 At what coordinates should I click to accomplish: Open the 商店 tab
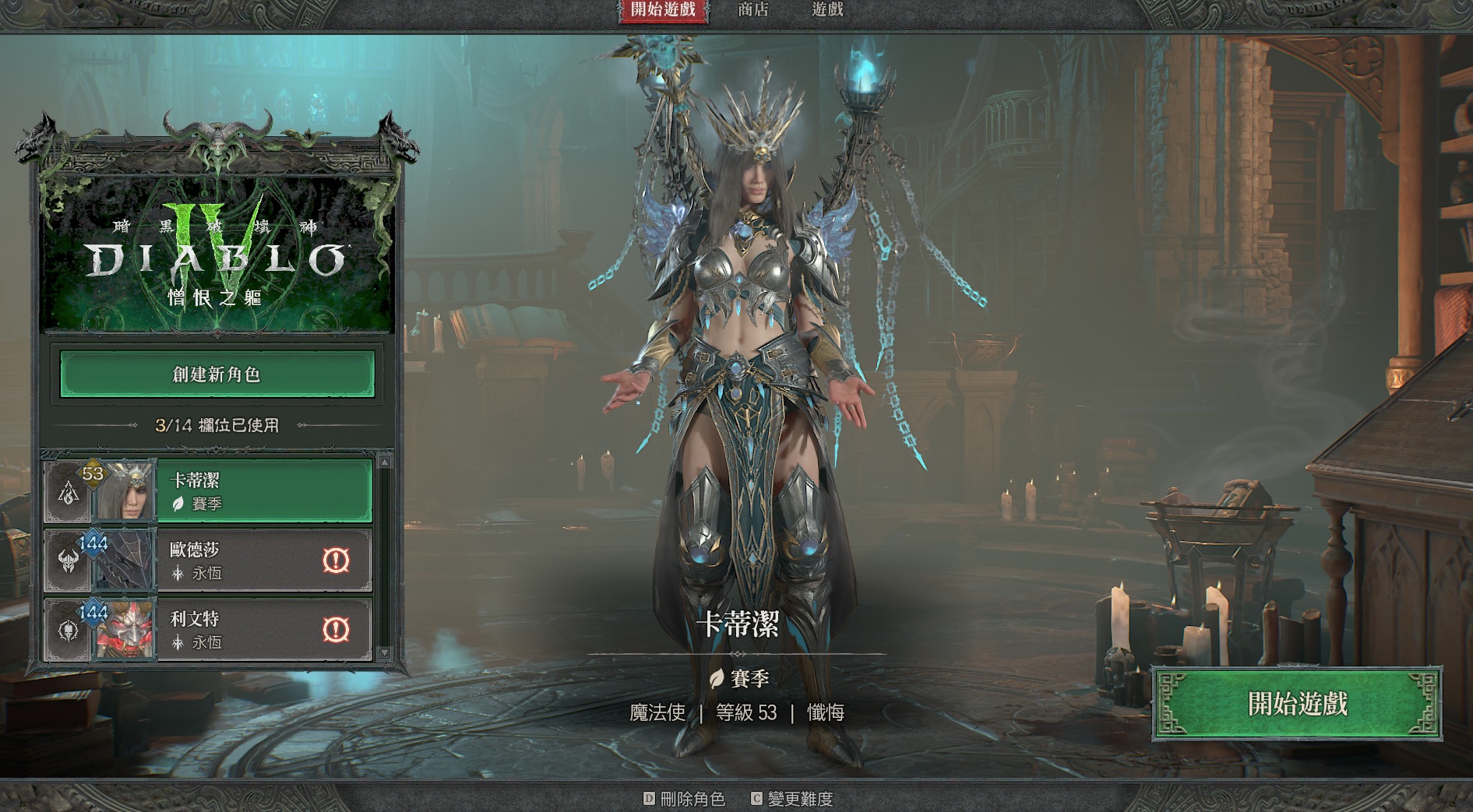752,10
